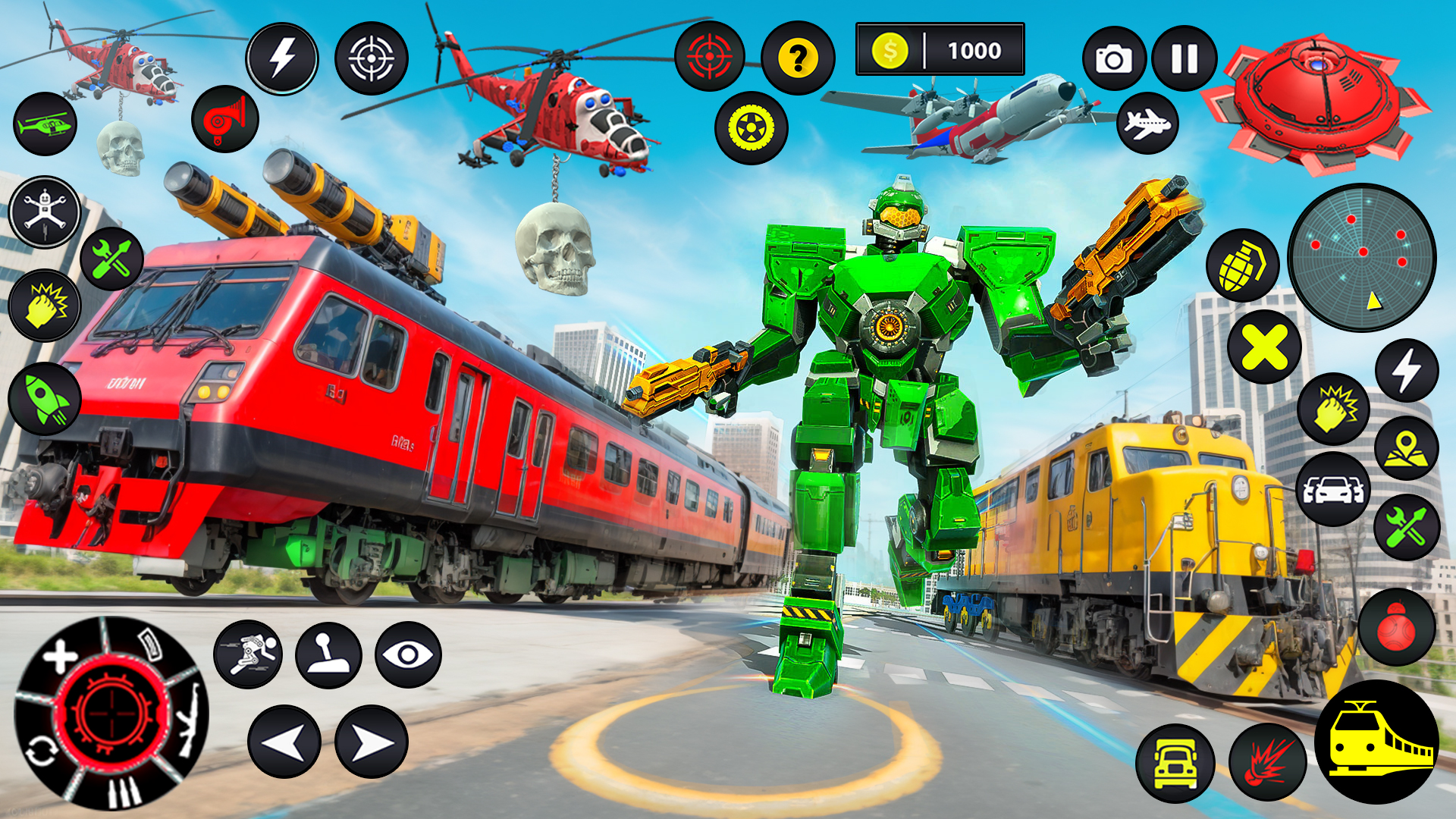
Task: Switch to airplane mode icon
Action: (1147, 123)
